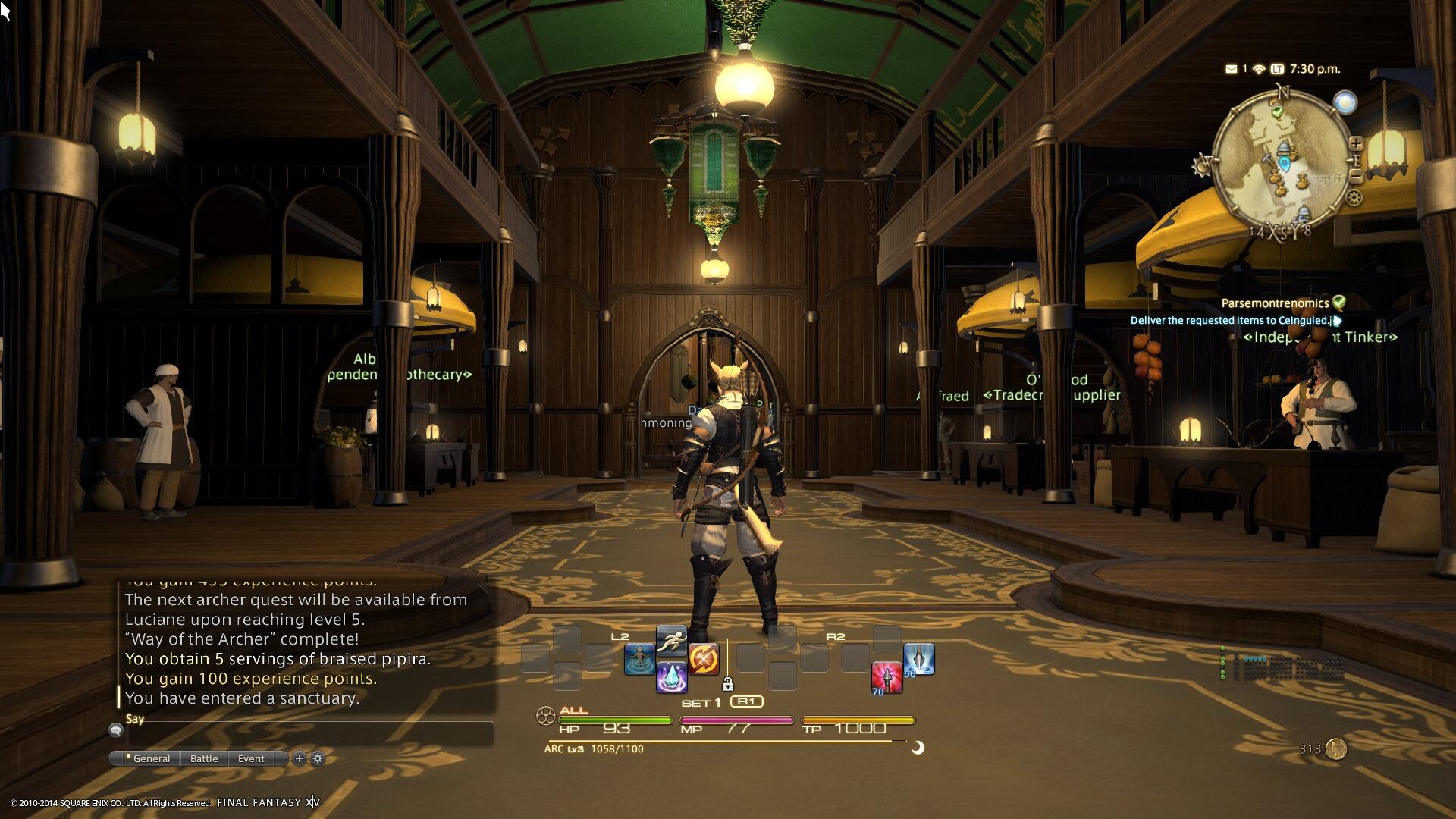
Task: Switch to the General chat tab
Action: pyautogui.click(x=149, y=758)
